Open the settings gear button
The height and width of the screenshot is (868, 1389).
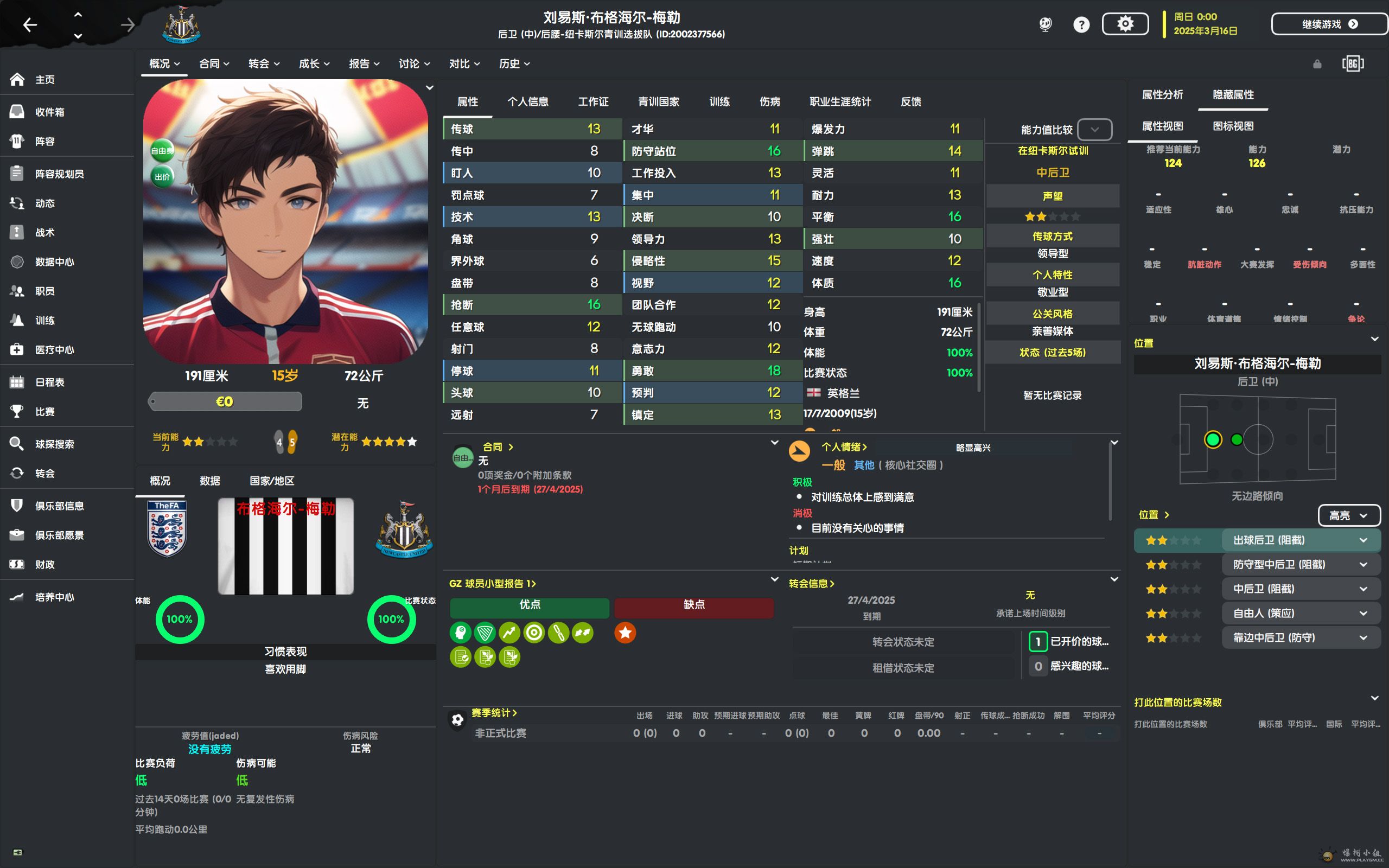(x=1124, y=24)
